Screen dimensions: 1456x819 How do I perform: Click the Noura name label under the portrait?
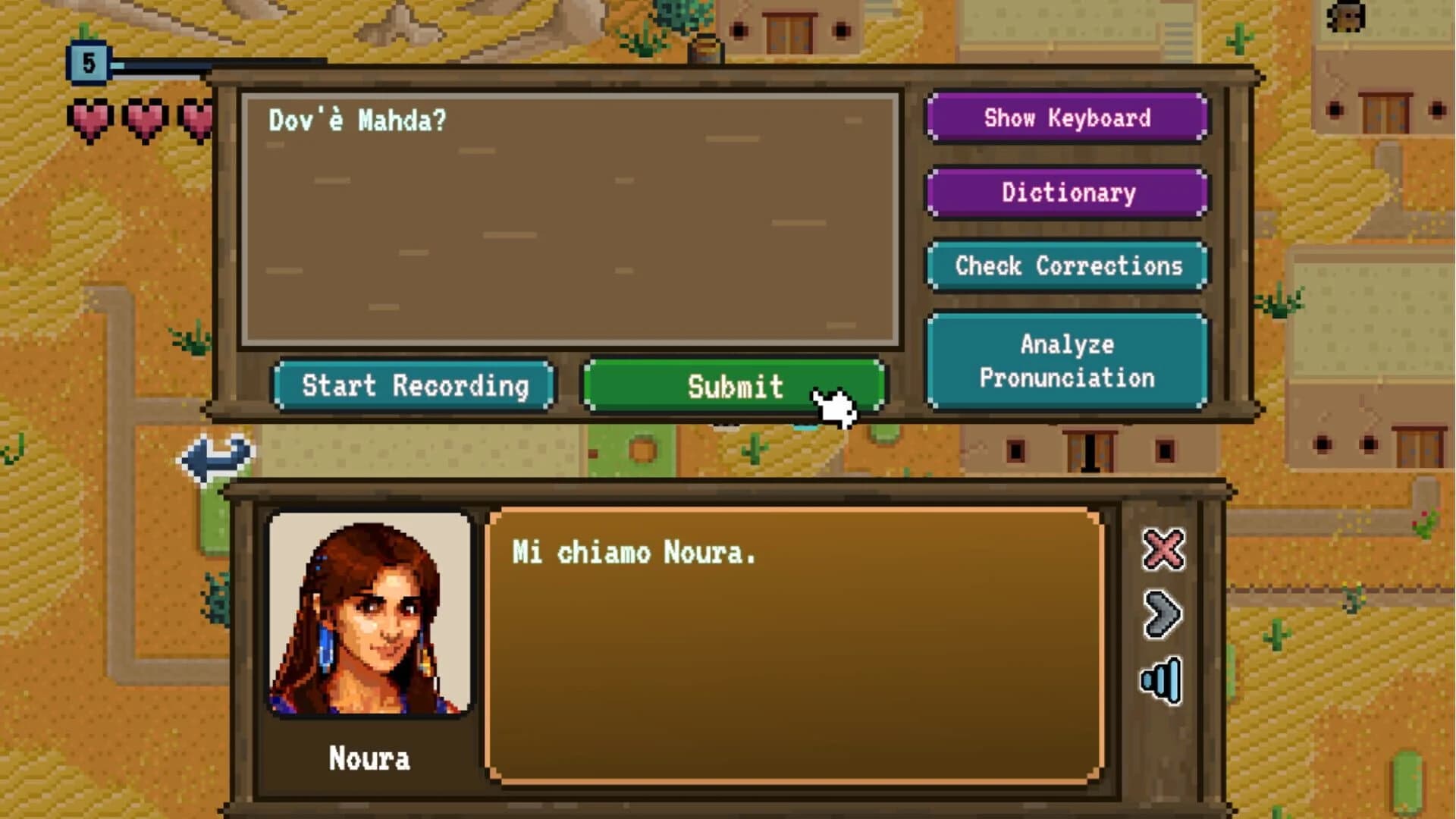click(369, 758)
